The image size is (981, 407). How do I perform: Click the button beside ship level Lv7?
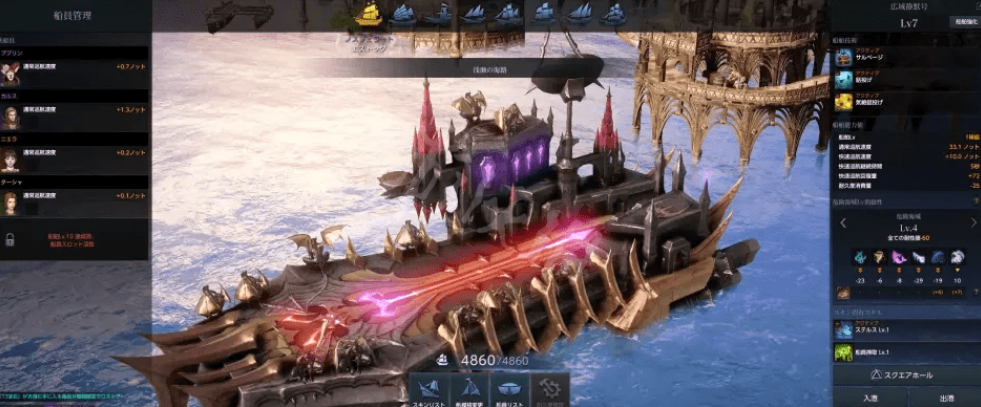click(x=962, y=20)
